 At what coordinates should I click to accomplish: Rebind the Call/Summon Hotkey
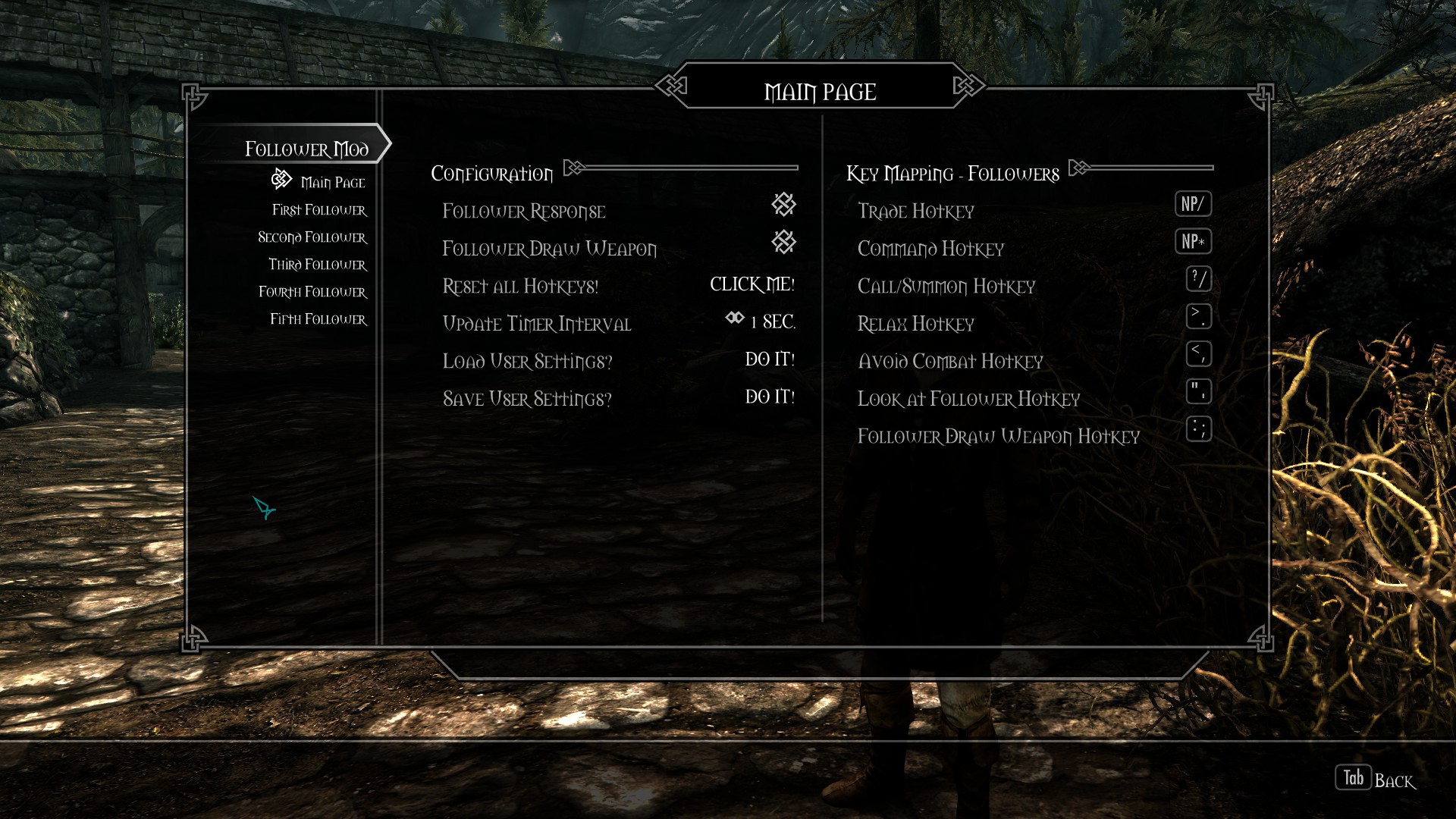coord(1198,279)
